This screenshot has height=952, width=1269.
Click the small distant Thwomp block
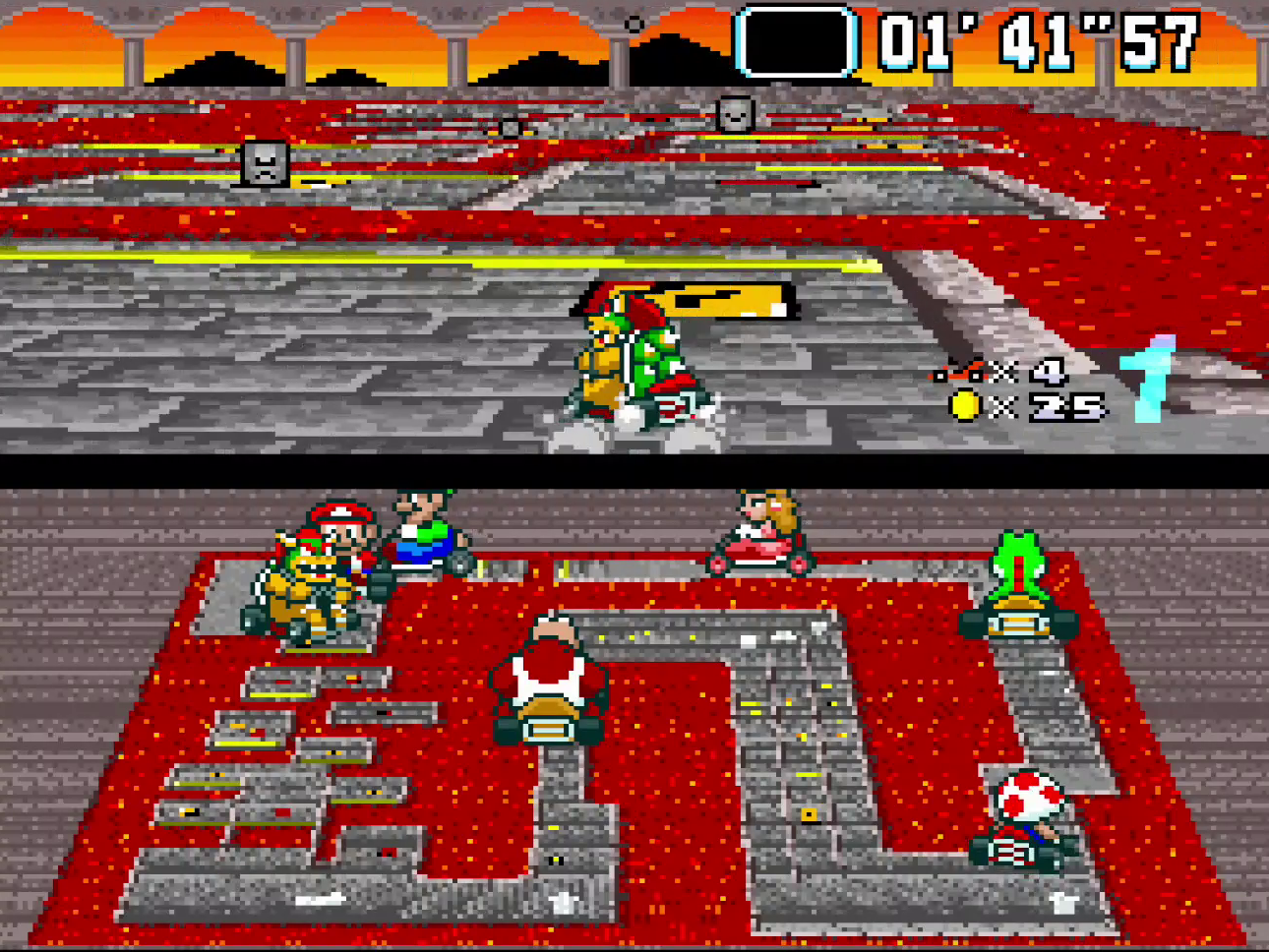coord(510,128)
